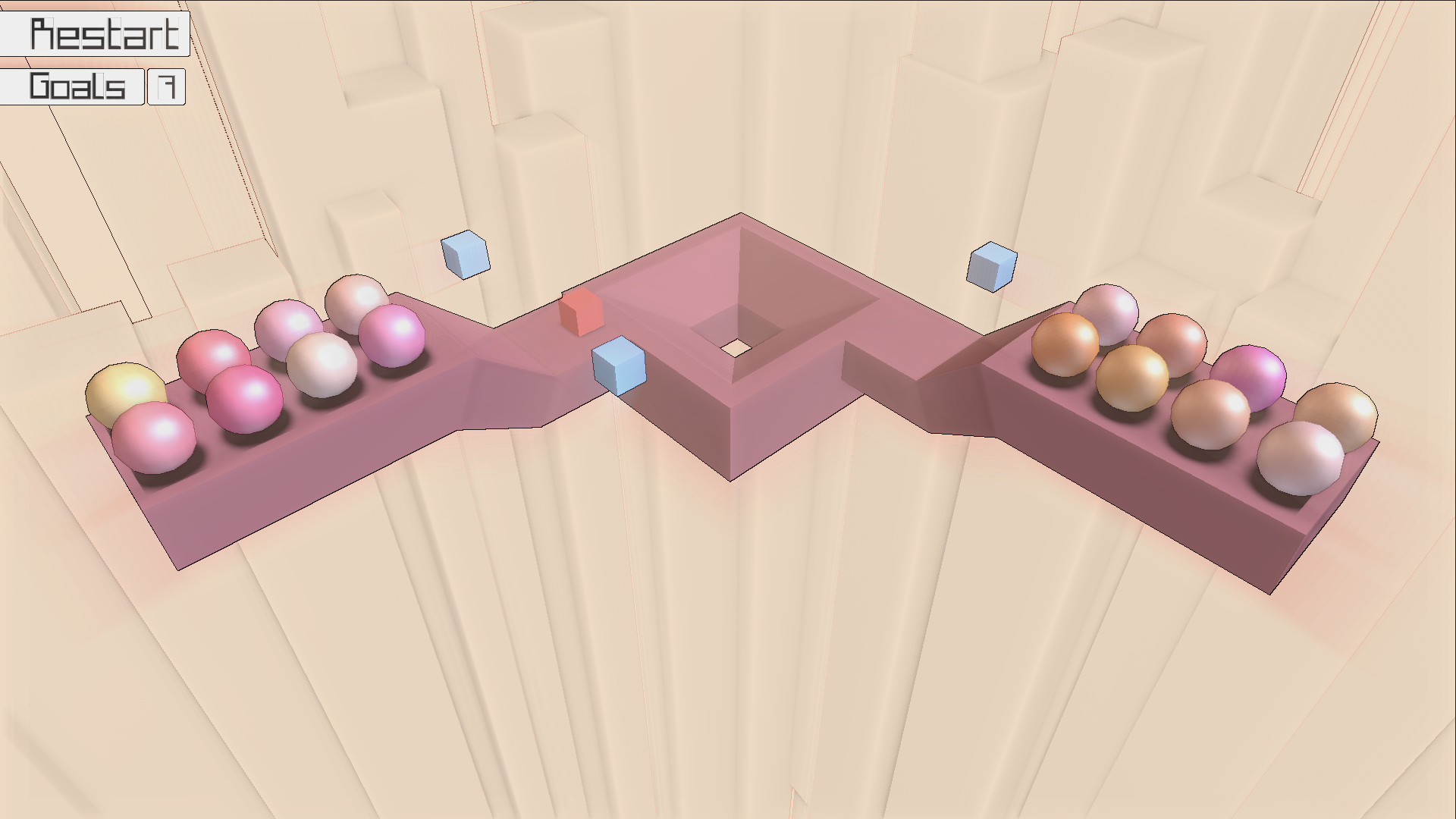Select the pearl-white sphere at the far right
The width and height of the screenshot is (1456, 819).
point(1301,455)
